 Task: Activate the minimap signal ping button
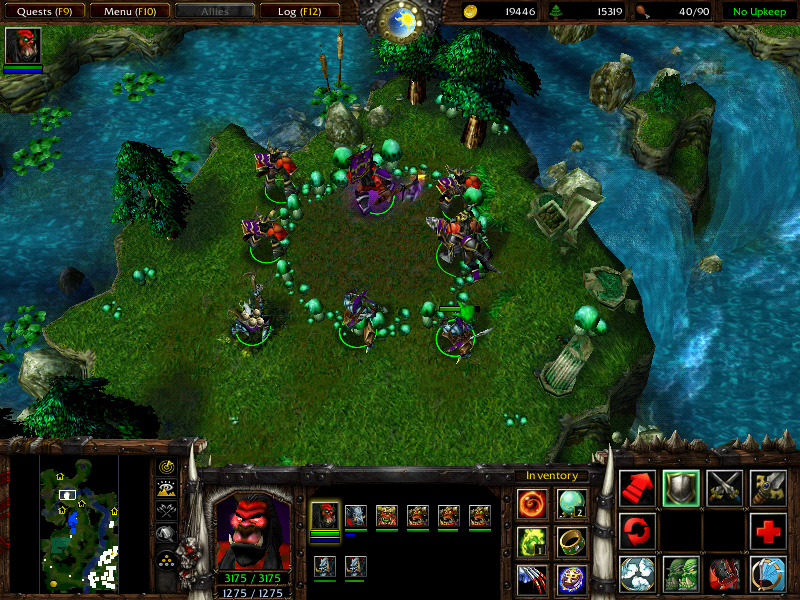pos(167,467)
